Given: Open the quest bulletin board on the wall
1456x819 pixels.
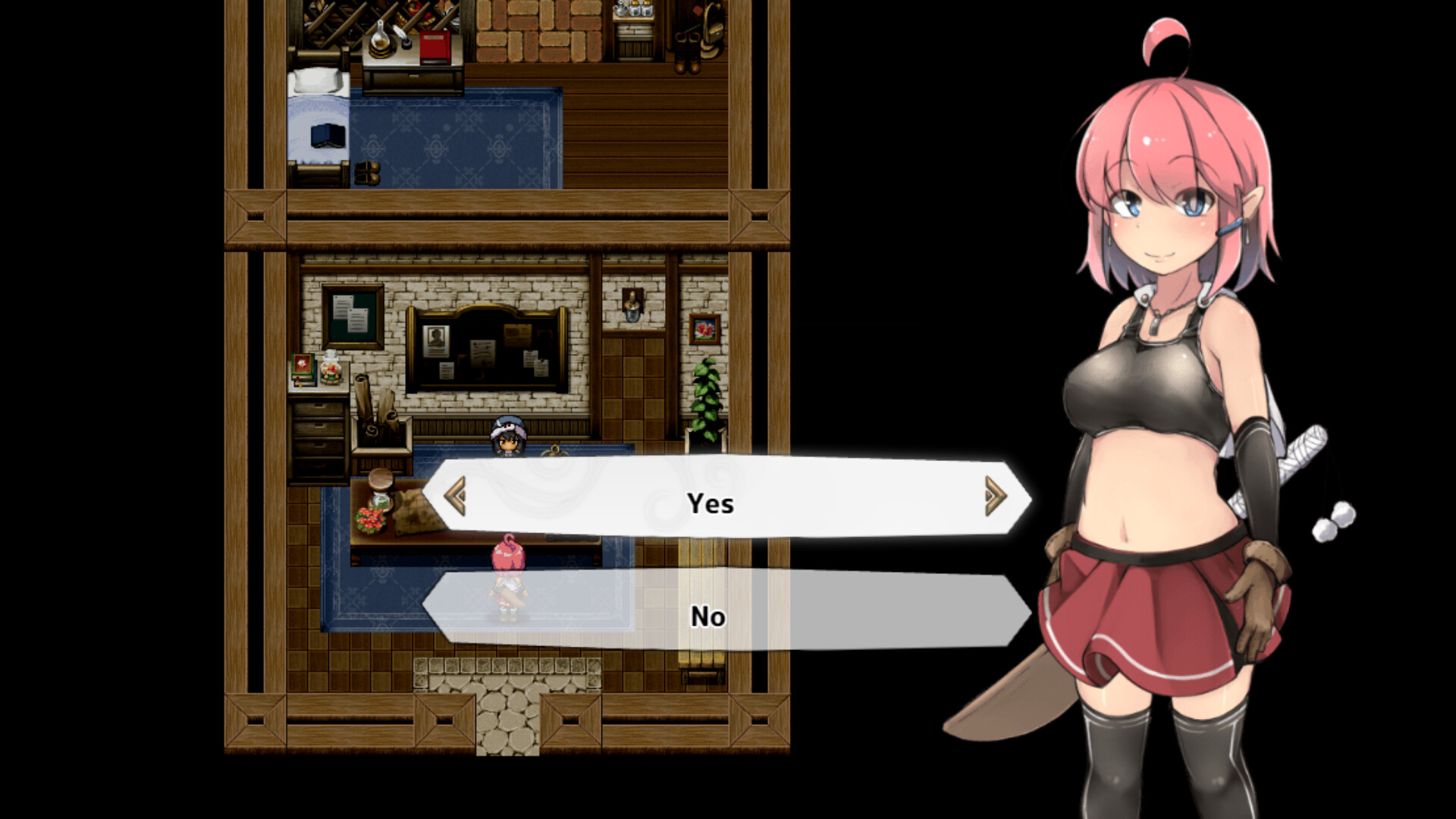Looking at the screenshot, I should click(489, 347).
